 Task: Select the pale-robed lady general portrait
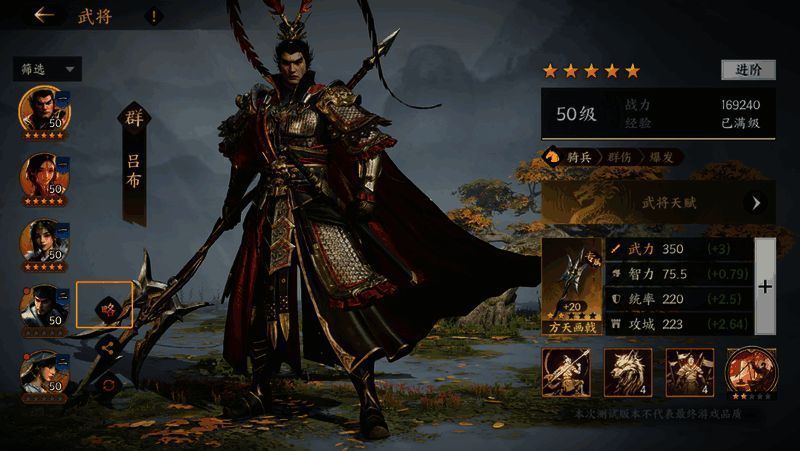(x=43, y=243)
